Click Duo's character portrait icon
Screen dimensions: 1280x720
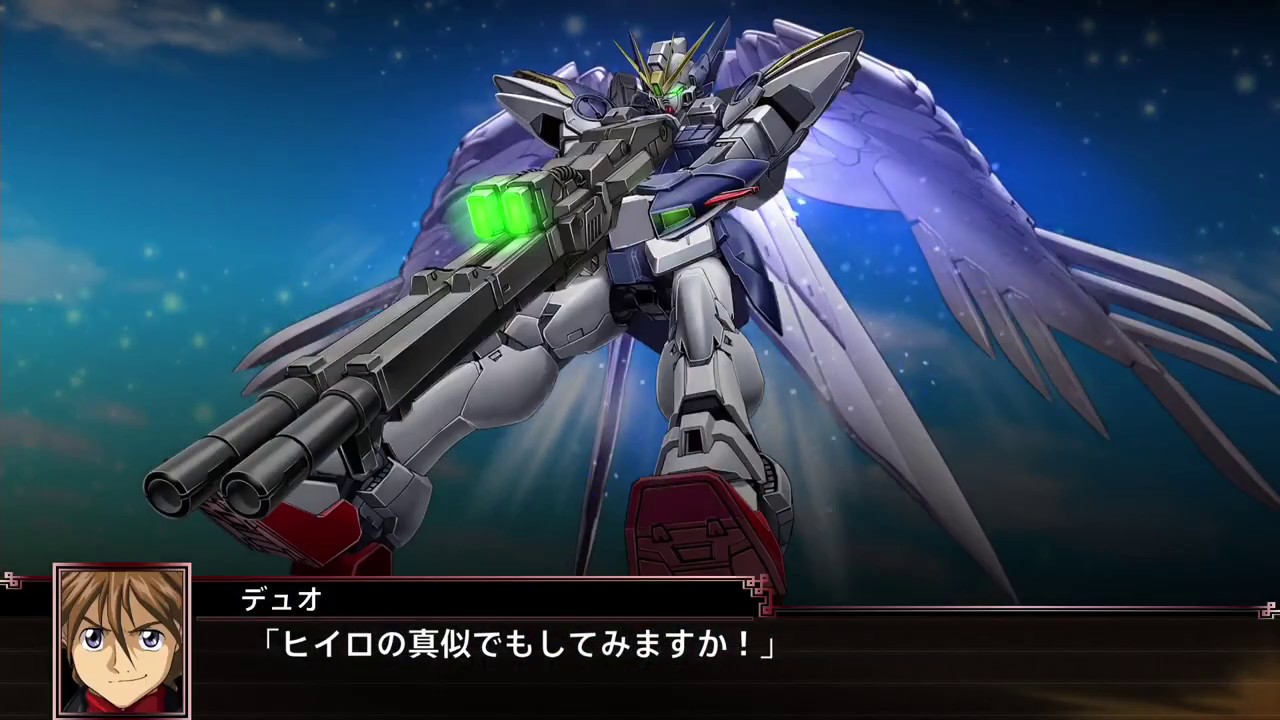[120, 645]
